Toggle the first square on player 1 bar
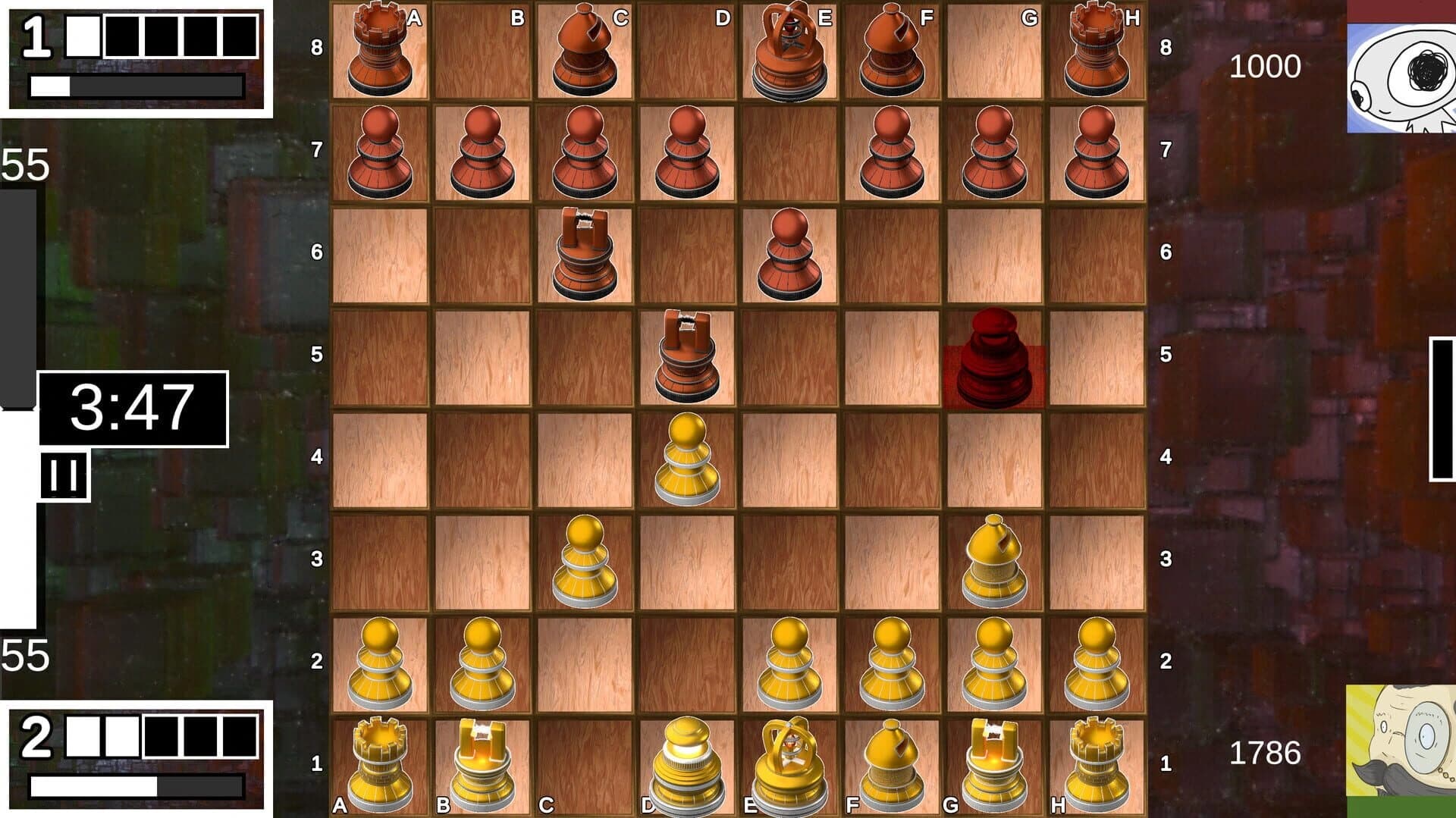 pos(82,34)
